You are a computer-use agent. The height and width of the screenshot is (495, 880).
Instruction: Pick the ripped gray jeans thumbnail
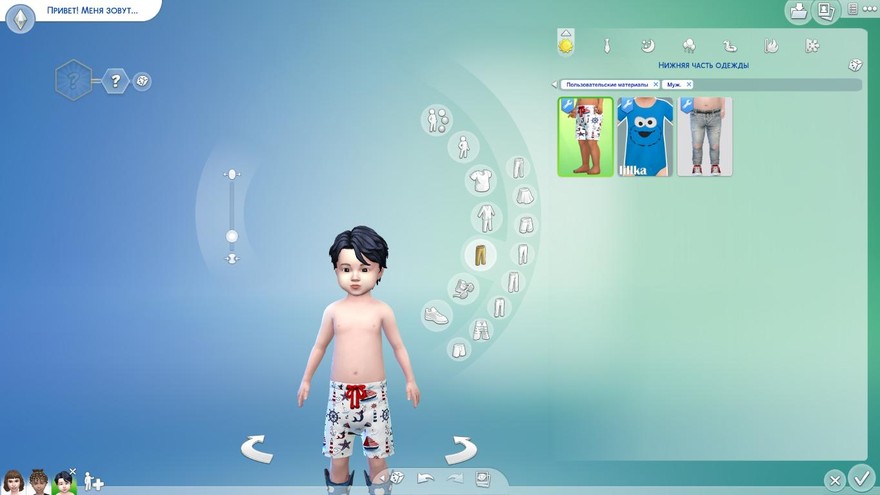705,137
